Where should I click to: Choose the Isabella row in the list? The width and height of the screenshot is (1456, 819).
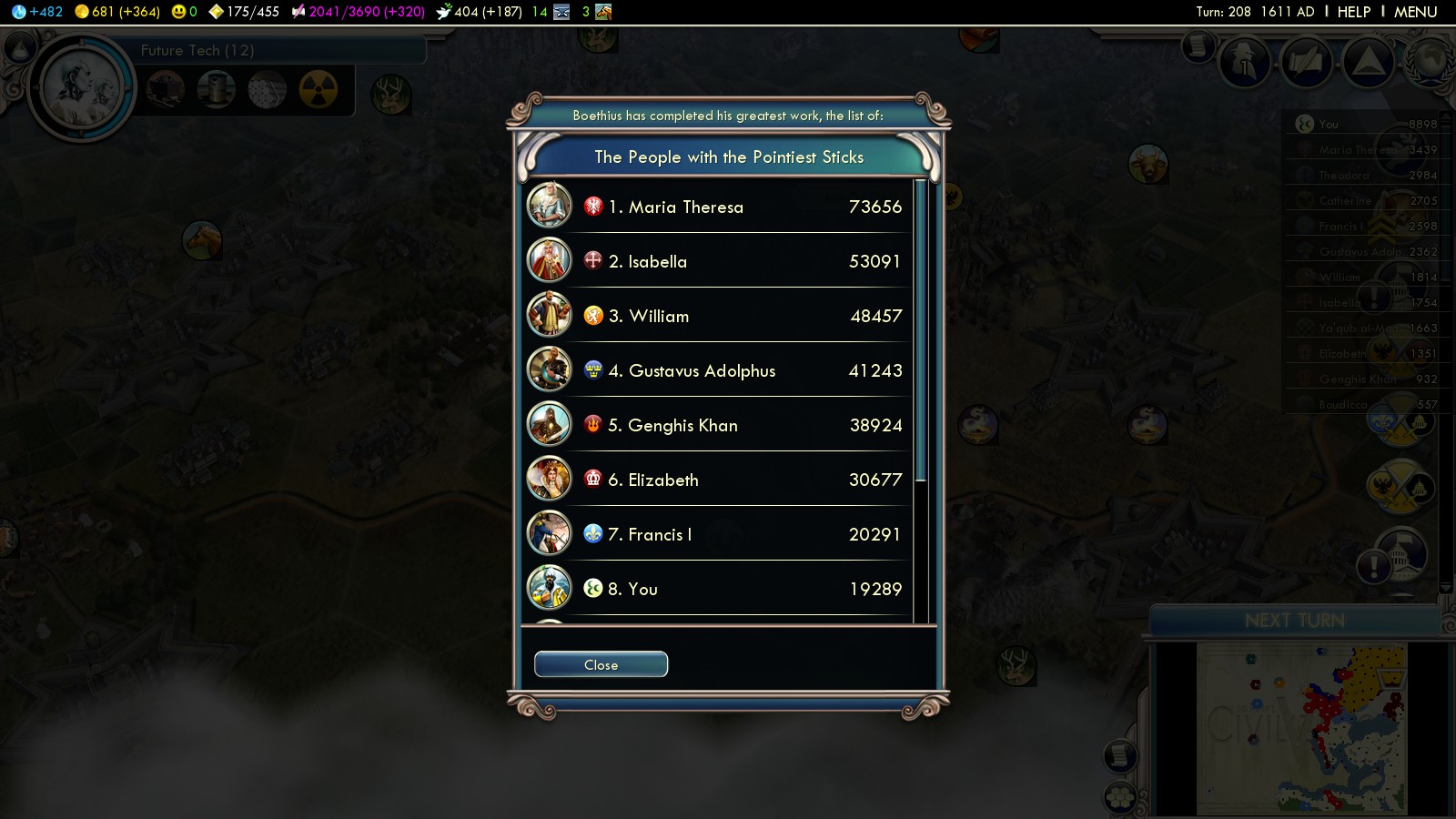click(717, 261)
